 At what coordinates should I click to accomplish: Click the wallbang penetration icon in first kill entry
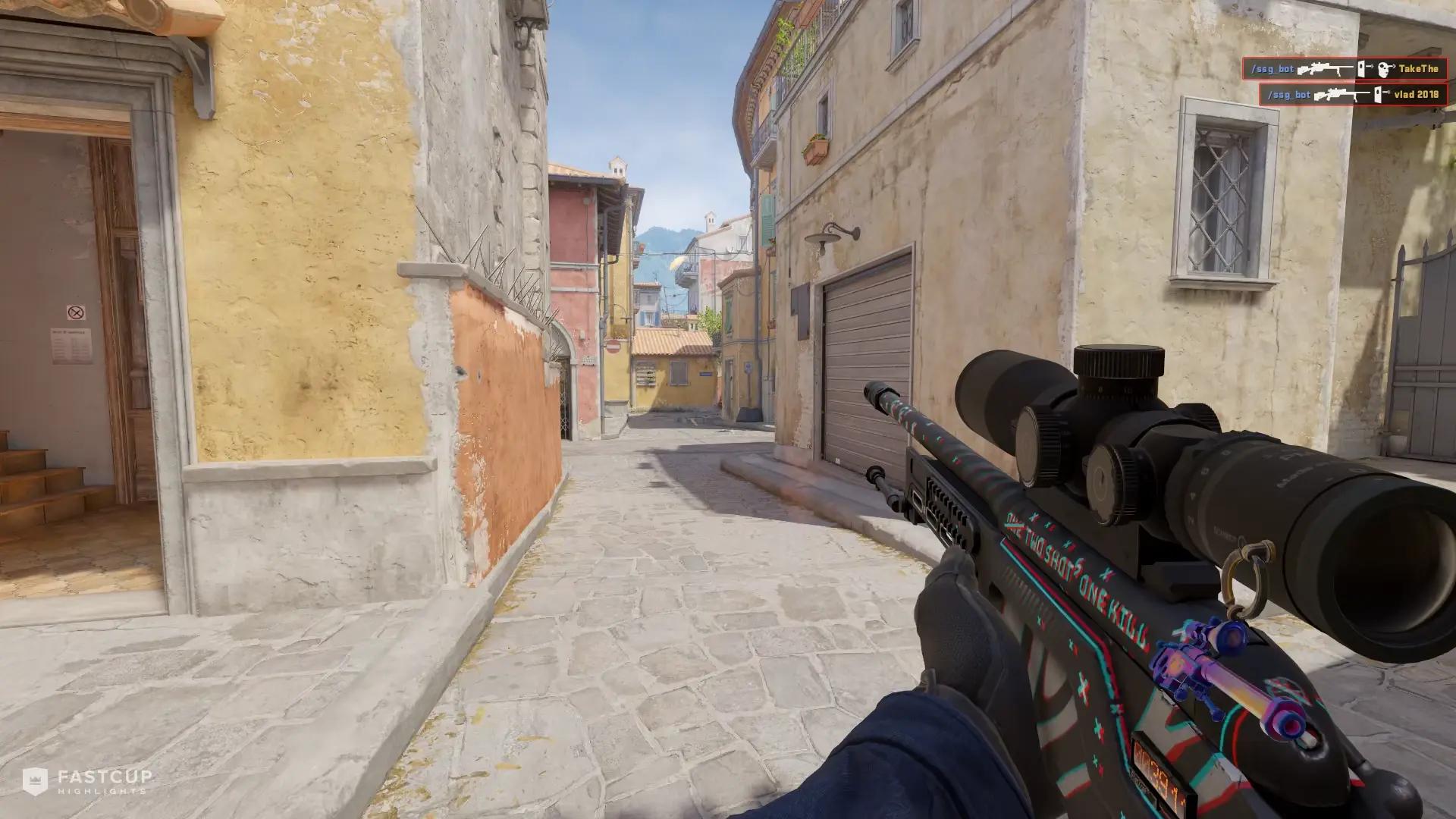pyautogui.click(x=1362, y=67)
